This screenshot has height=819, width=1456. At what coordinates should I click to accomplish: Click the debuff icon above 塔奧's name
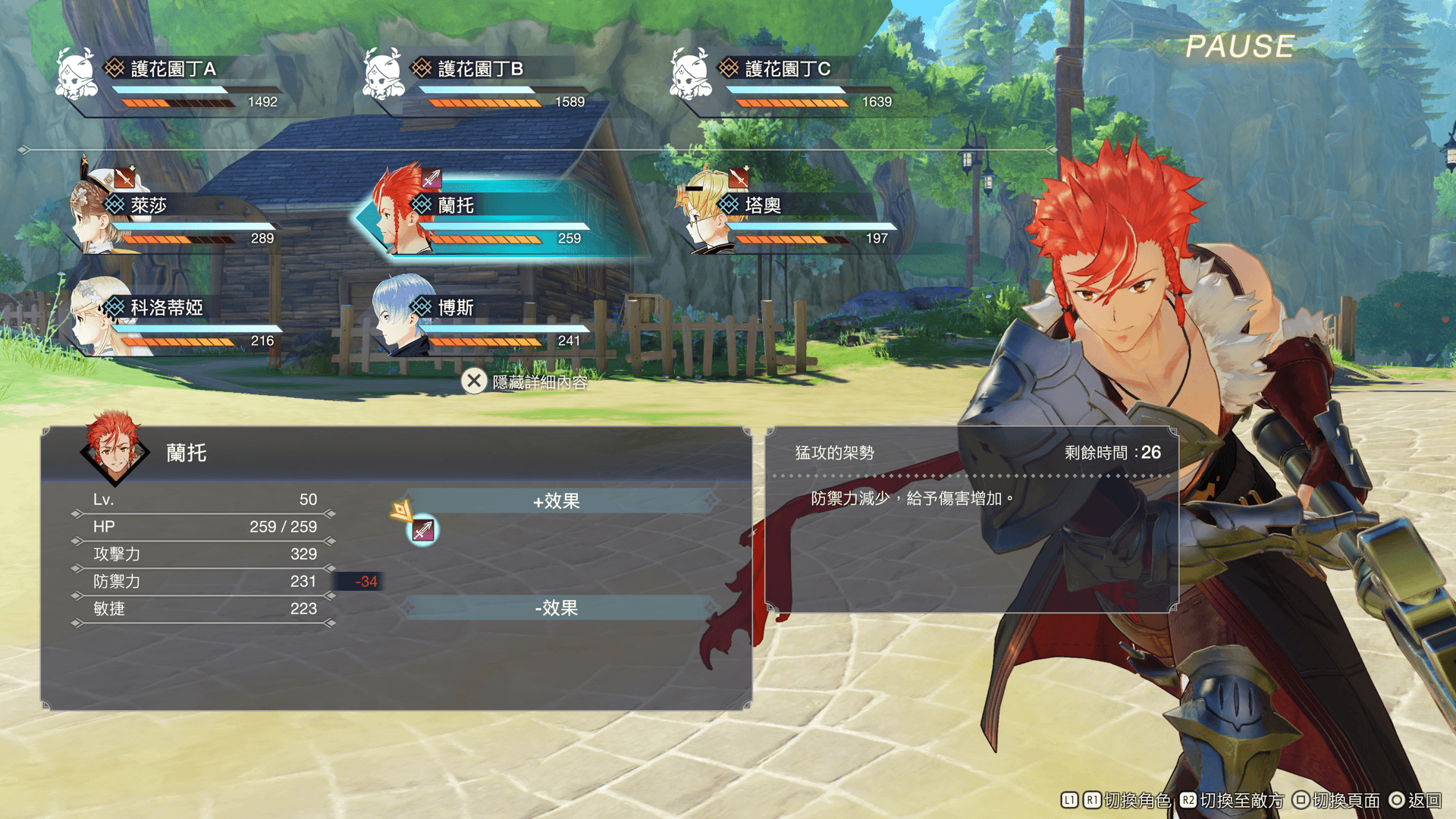(738, 178)
